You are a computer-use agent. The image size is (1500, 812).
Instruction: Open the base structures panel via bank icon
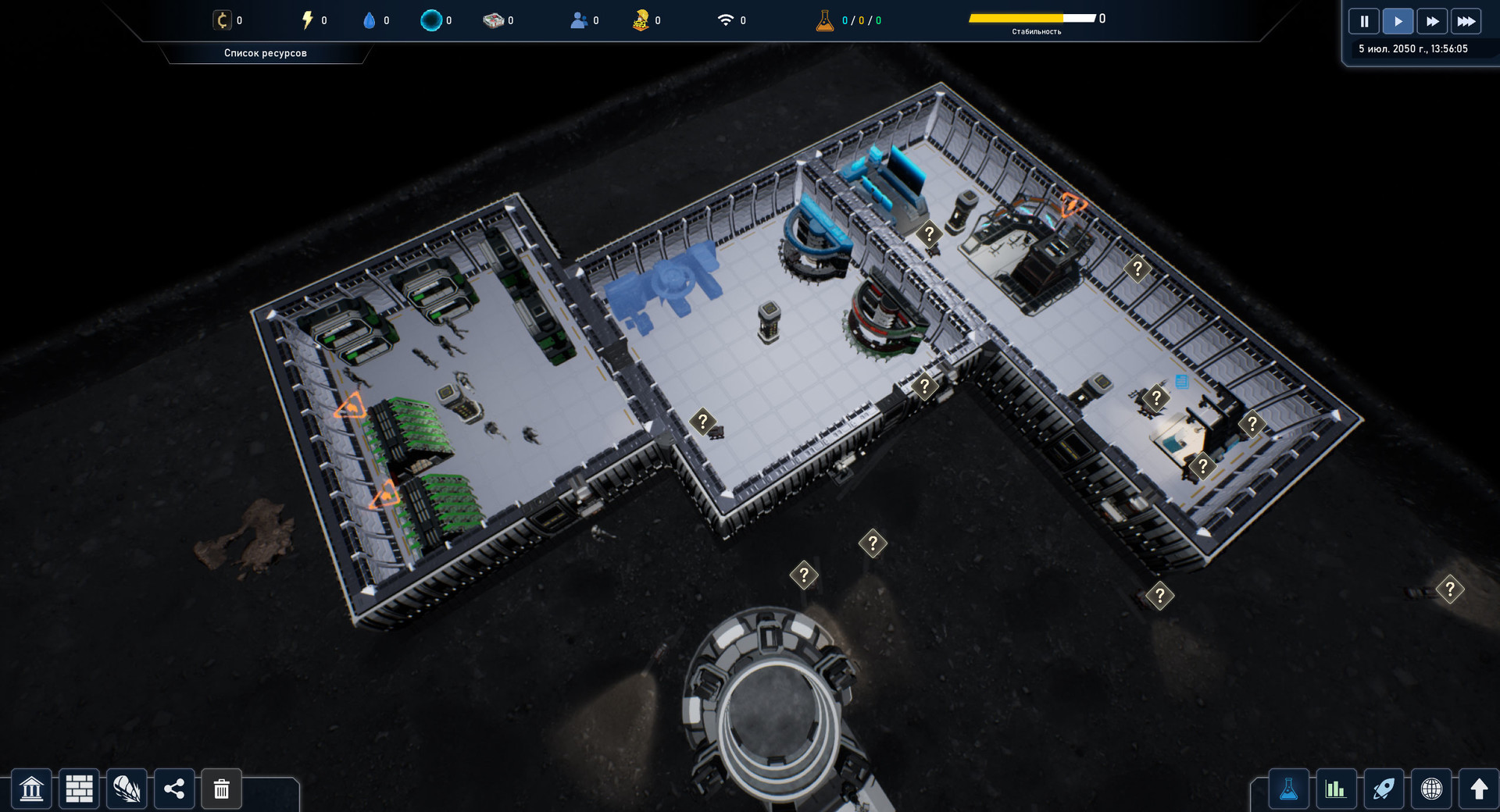click(31, 789)
